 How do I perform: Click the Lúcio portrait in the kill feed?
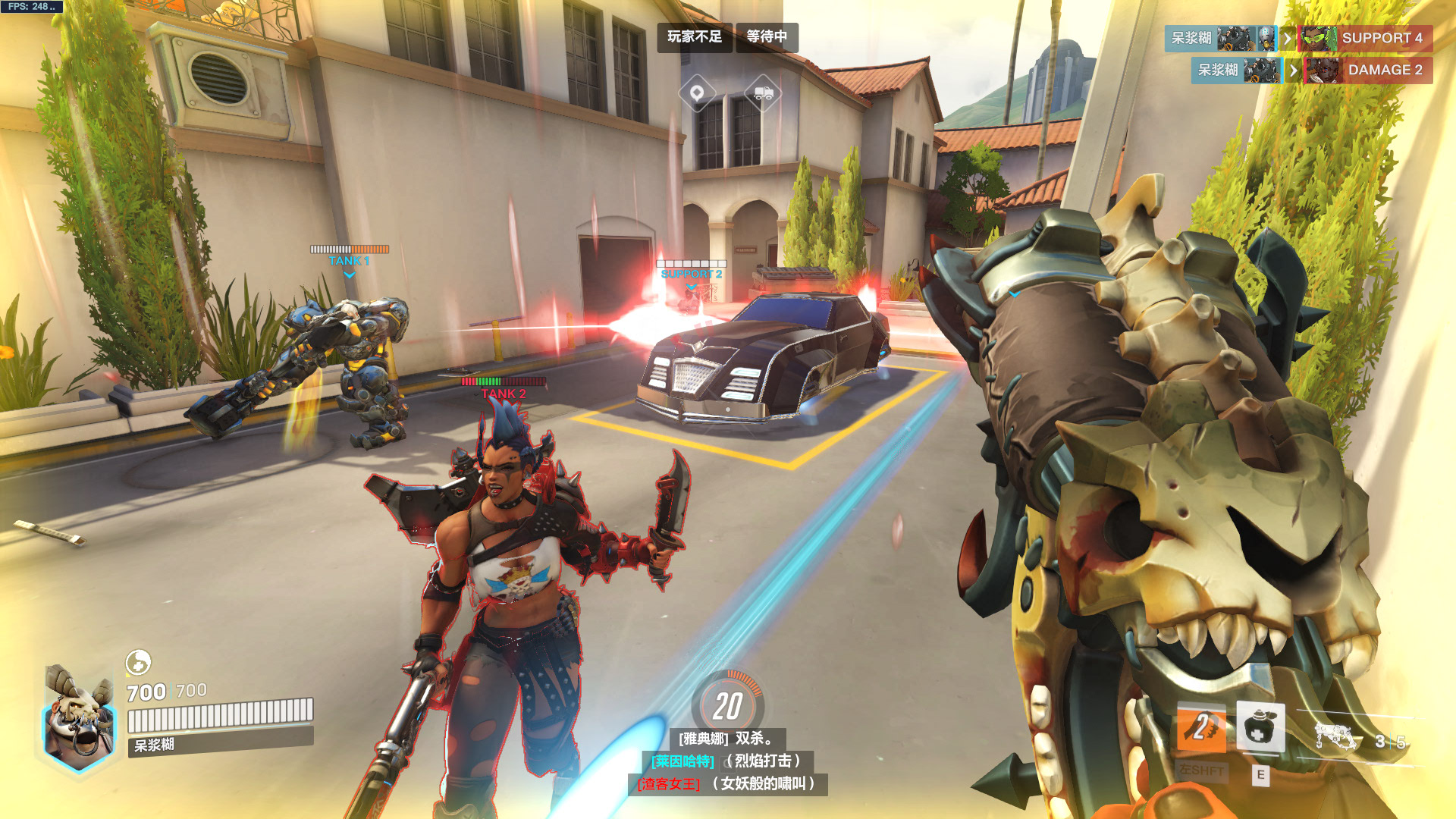(1319, 38)
